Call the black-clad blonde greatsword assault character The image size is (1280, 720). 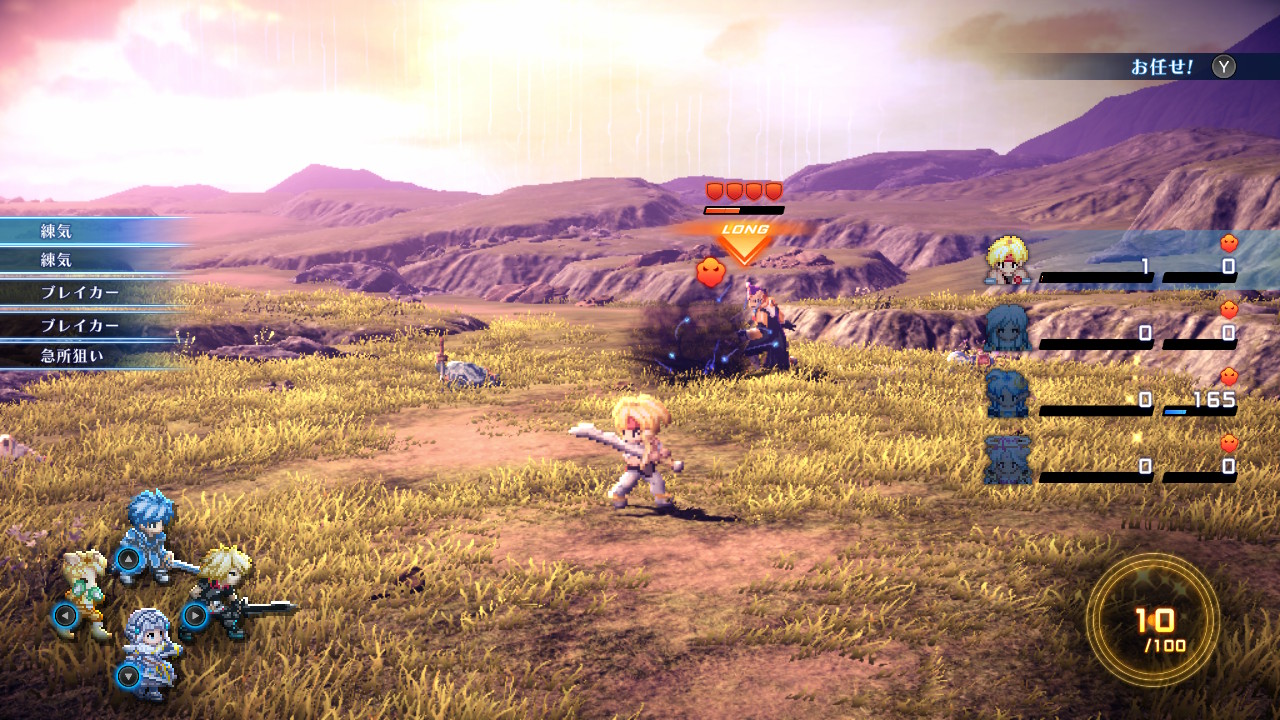(x=222, y=590)
